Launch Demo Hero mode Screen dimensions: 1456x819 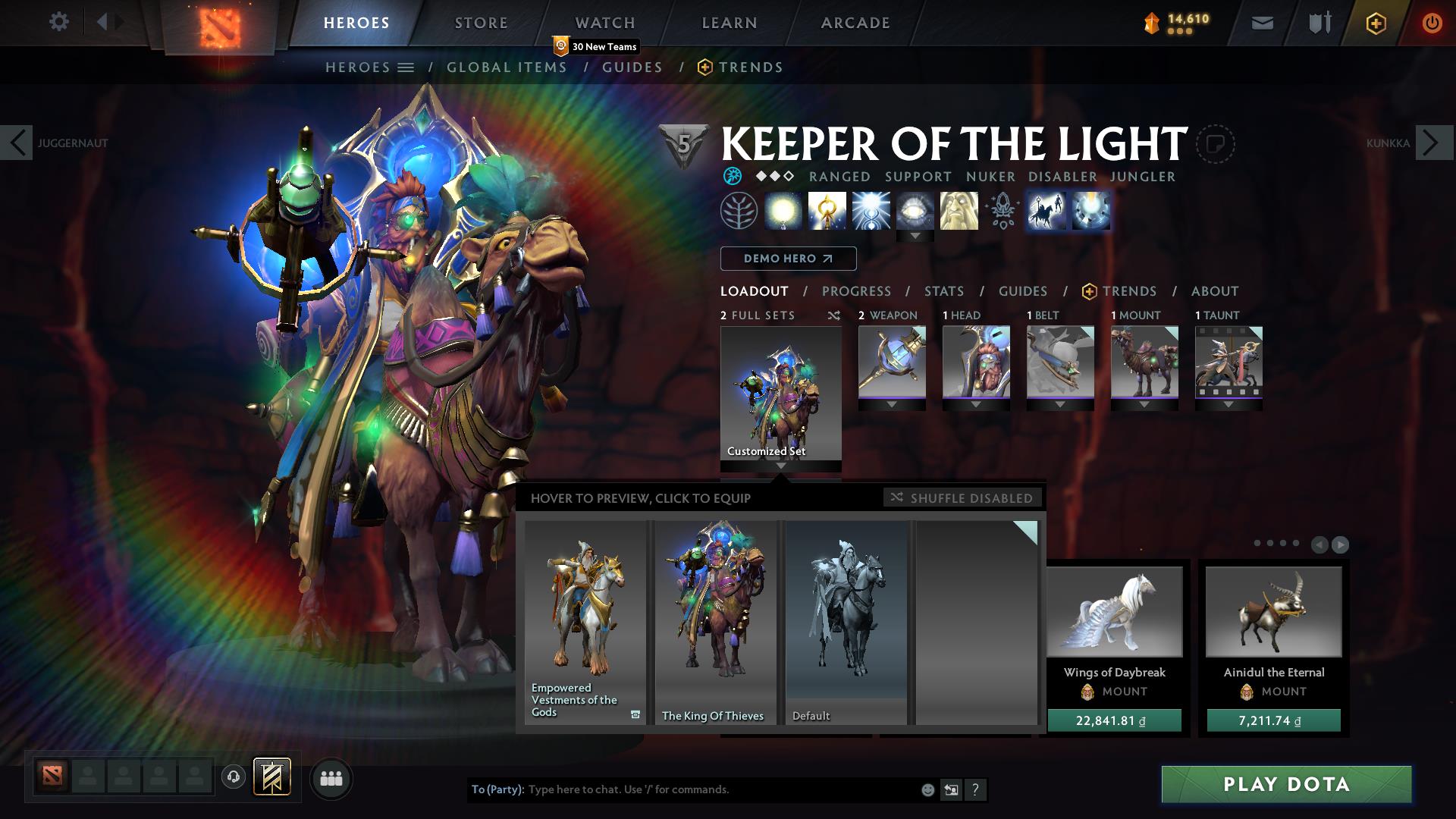788,259
